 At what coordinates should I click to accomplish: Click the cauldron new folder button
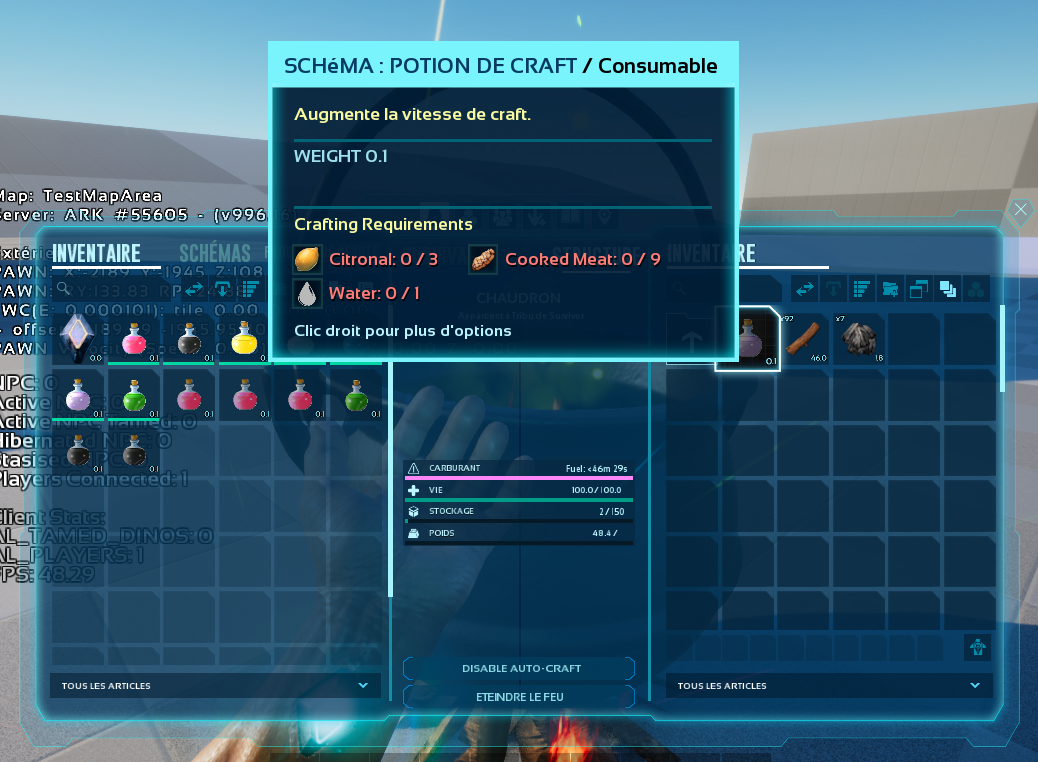[x=890, y=289]
